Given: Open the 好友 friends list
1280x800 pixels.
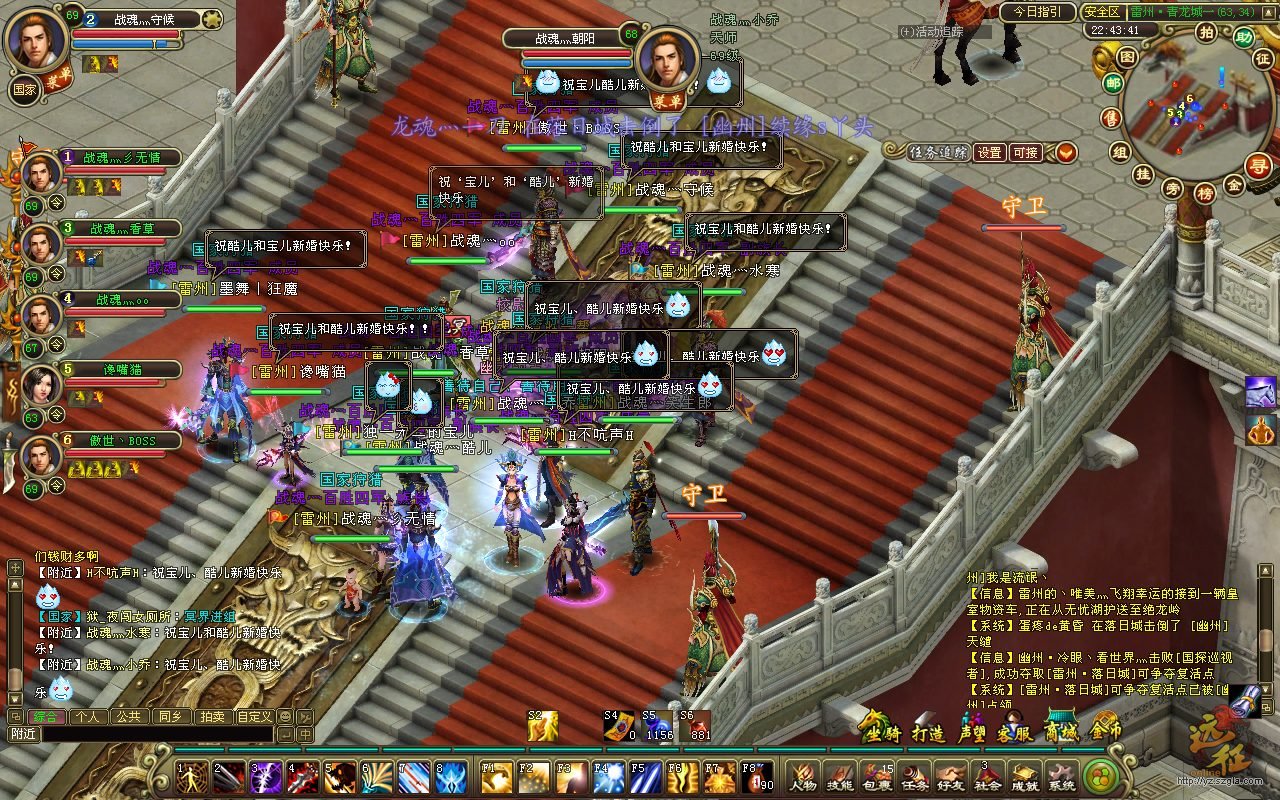Looking at the screenshot, I should [951, 776].
